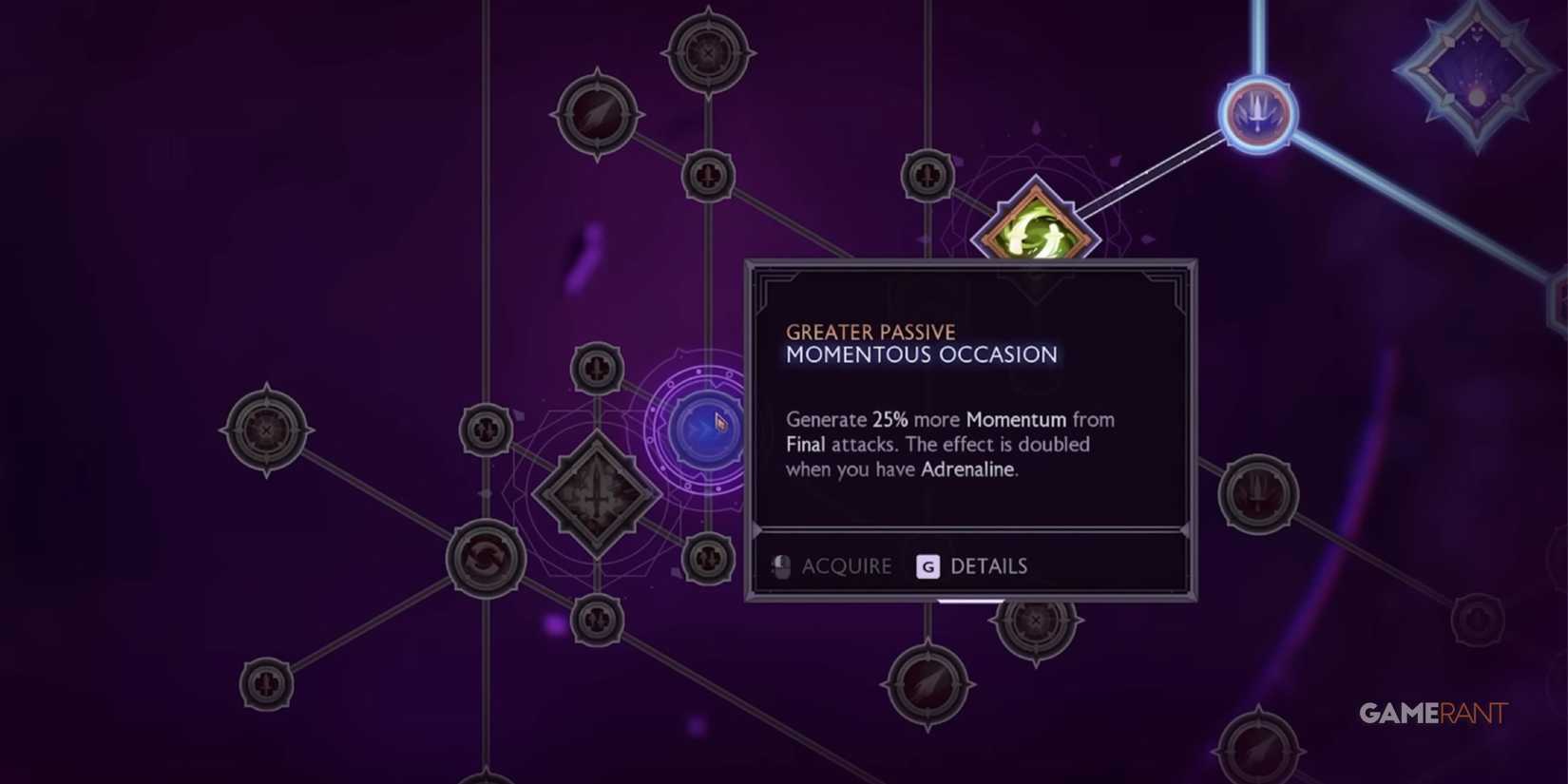Select the circular arrows node on the left
1568x784 pixels.
pyautogui.click(x=485, y=559)
